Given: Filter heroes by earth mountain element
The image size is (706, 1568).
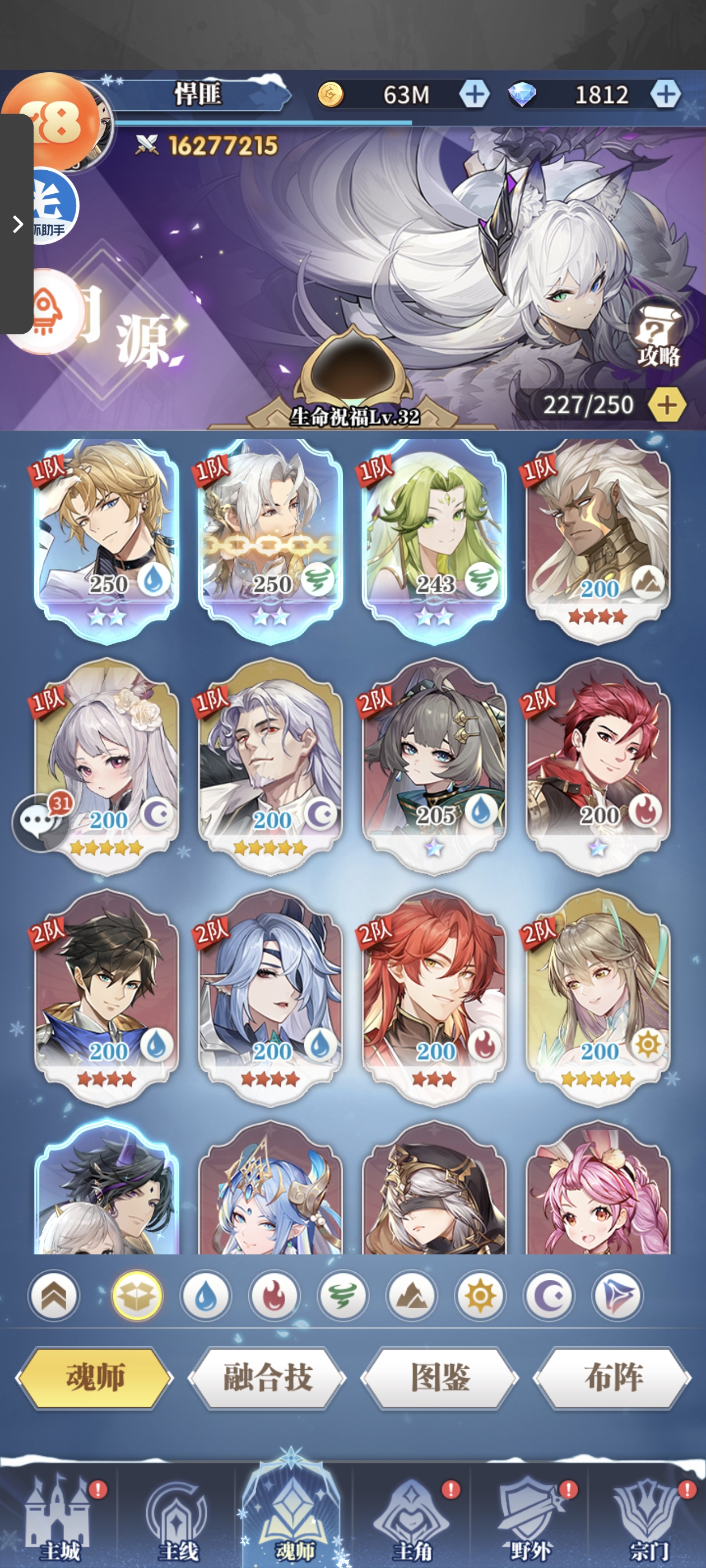Looking at the screenshot, I should tap(412, 1296).
